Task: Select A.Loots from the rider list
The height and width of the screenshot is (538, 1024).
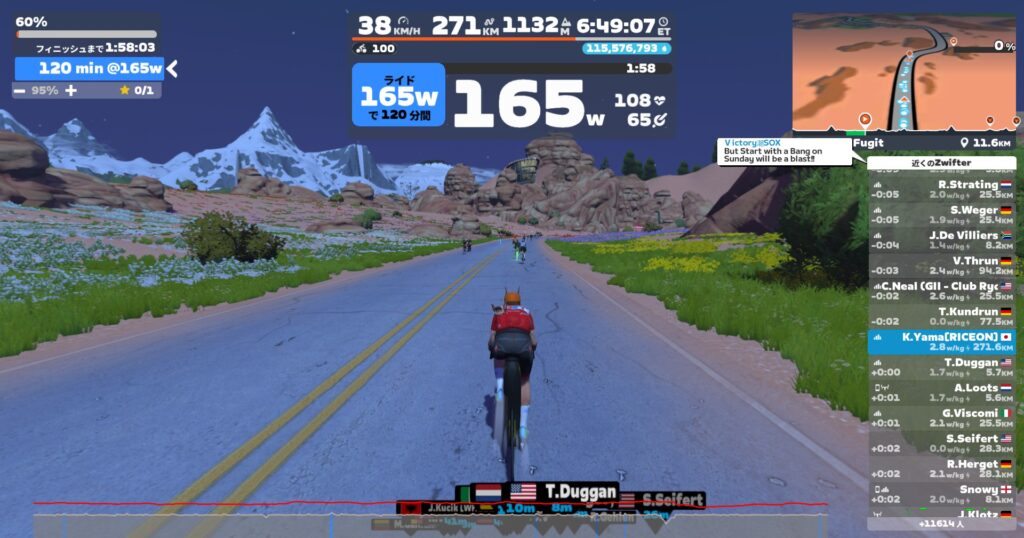Action: click(942, 392)
